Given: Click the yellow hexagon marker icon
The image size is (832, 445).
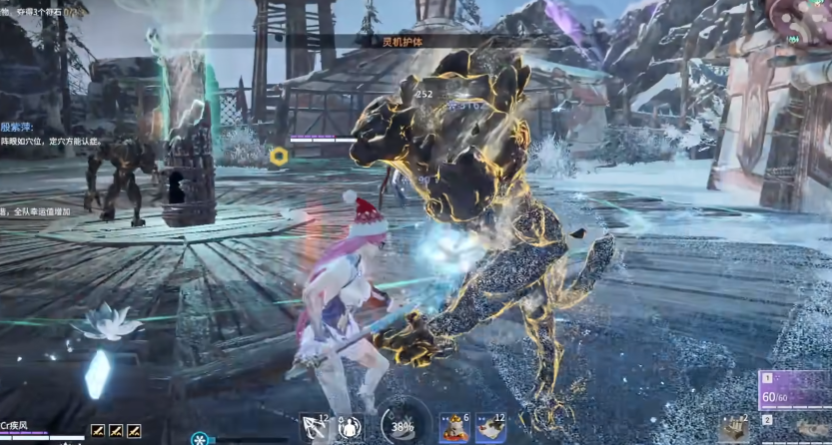Looking at the screenshot, I should pos(279,156).
